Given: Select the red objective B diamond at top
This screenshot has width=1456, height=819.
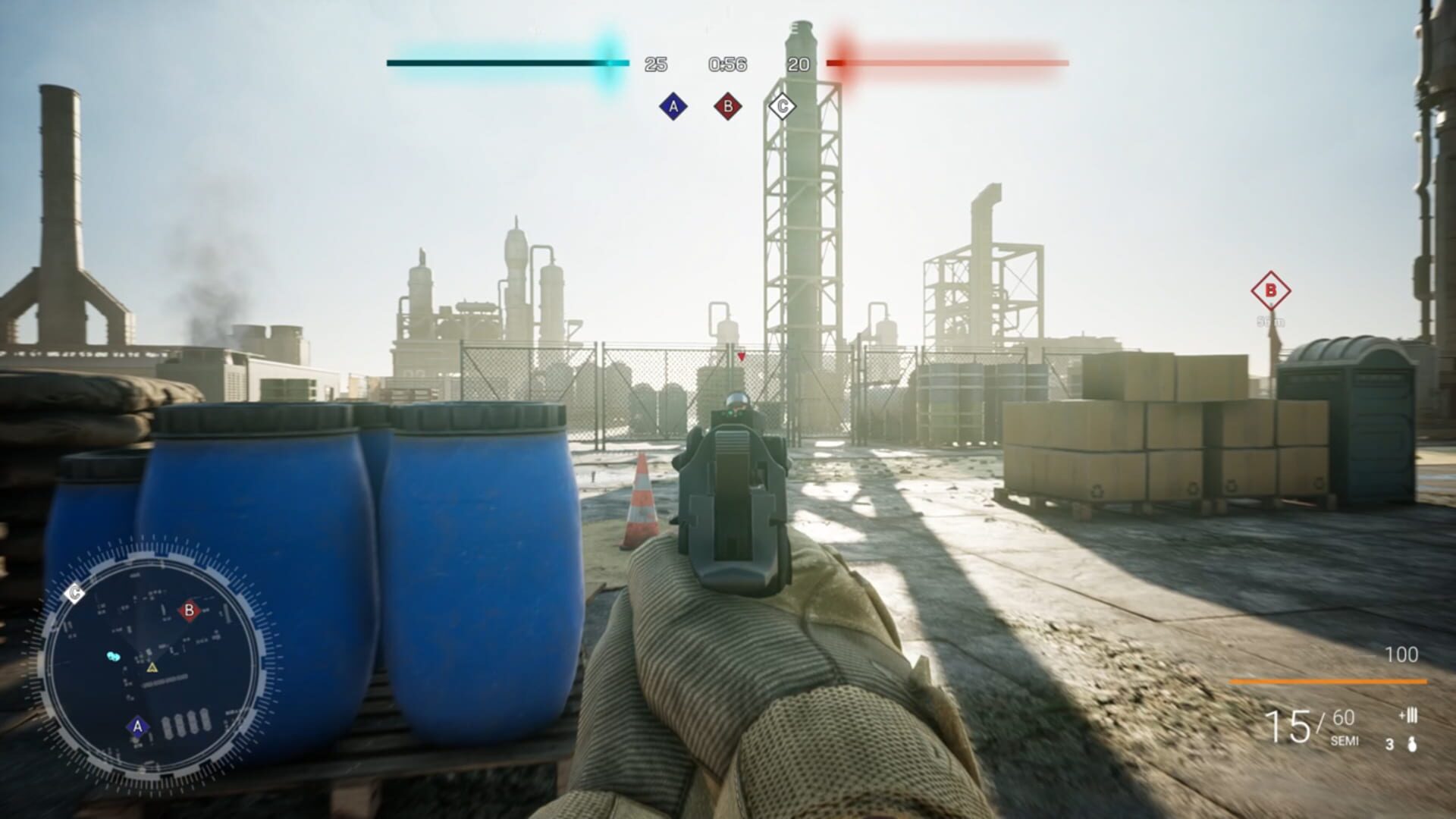Looking at the screenshot, I should [726, 106].
